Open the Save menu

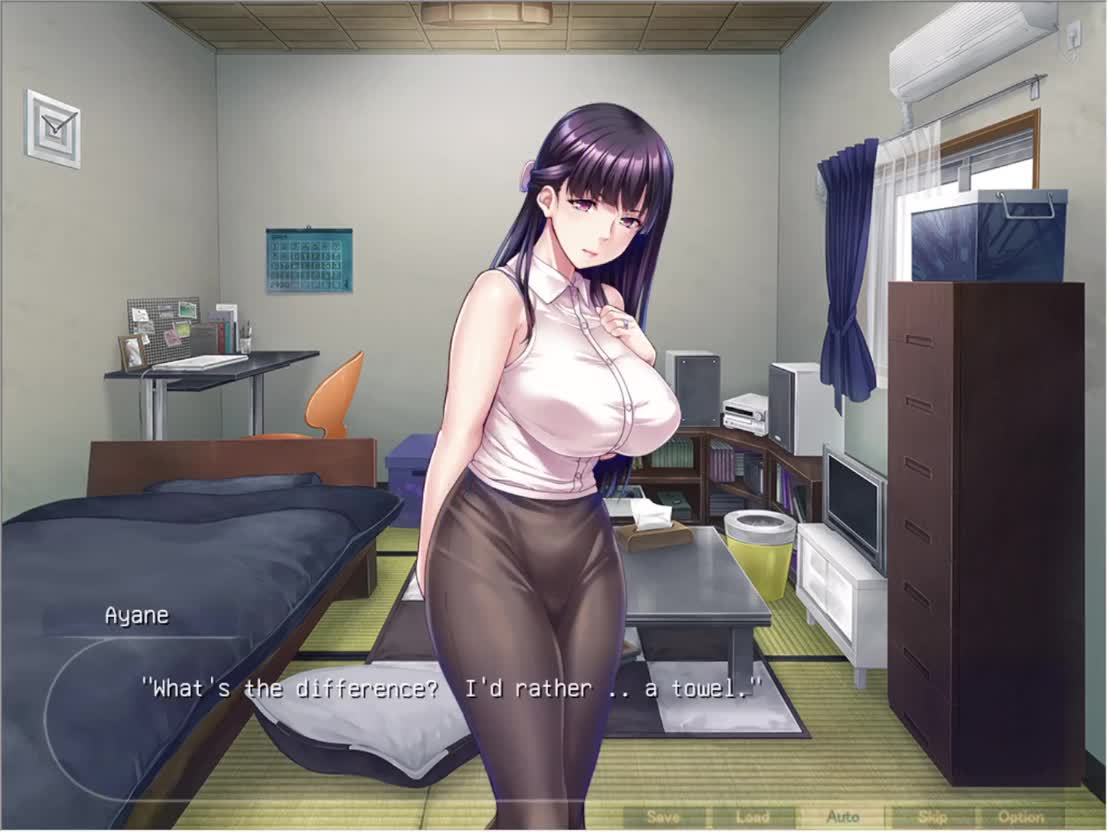click(x=664, y=817)
